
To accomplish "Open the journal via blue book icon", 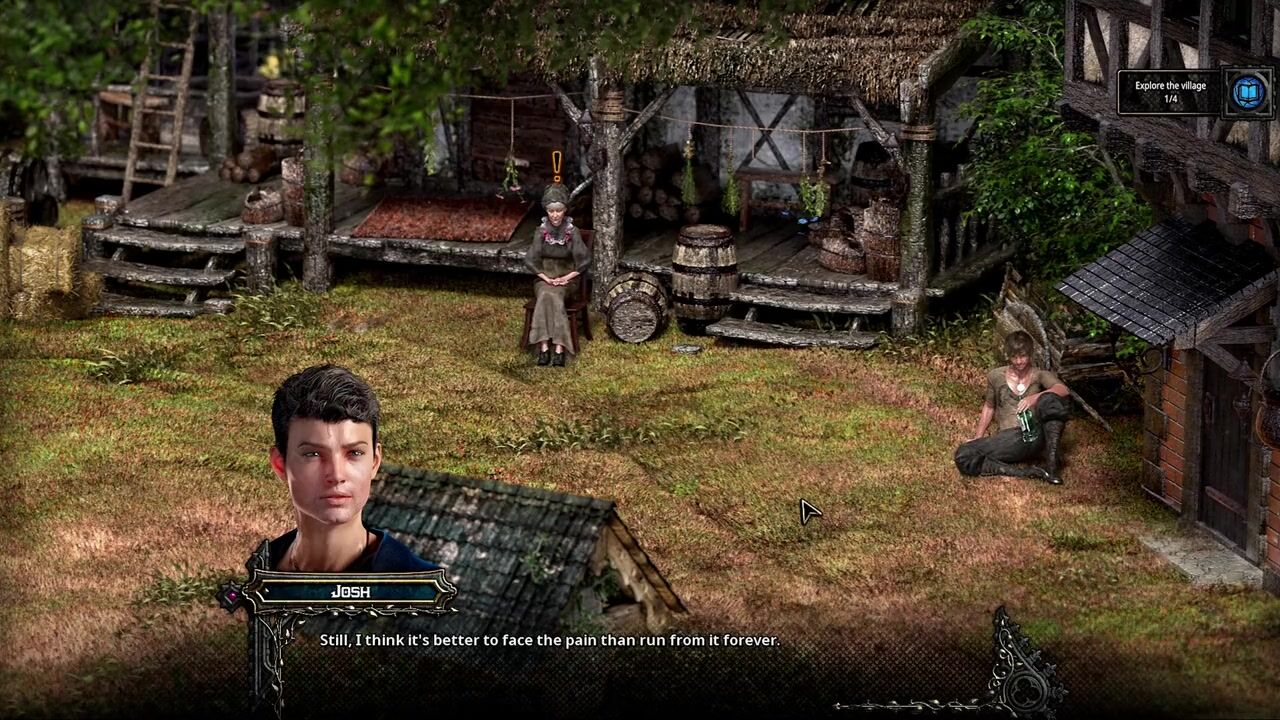I will point(1247,93).
